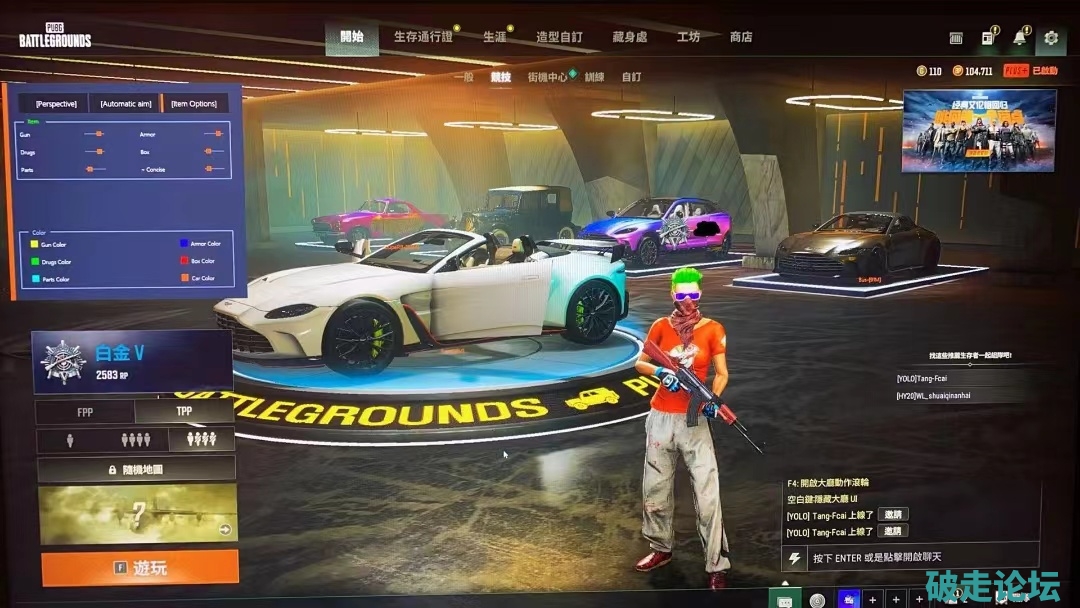Open the 工坊 workshop tab

688,37
